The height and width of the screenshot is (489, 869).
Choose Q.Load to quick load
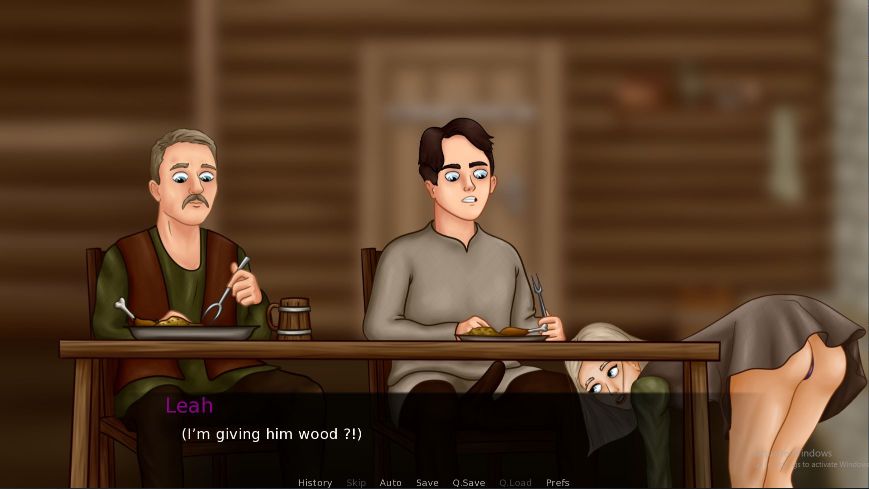[515, 483]
